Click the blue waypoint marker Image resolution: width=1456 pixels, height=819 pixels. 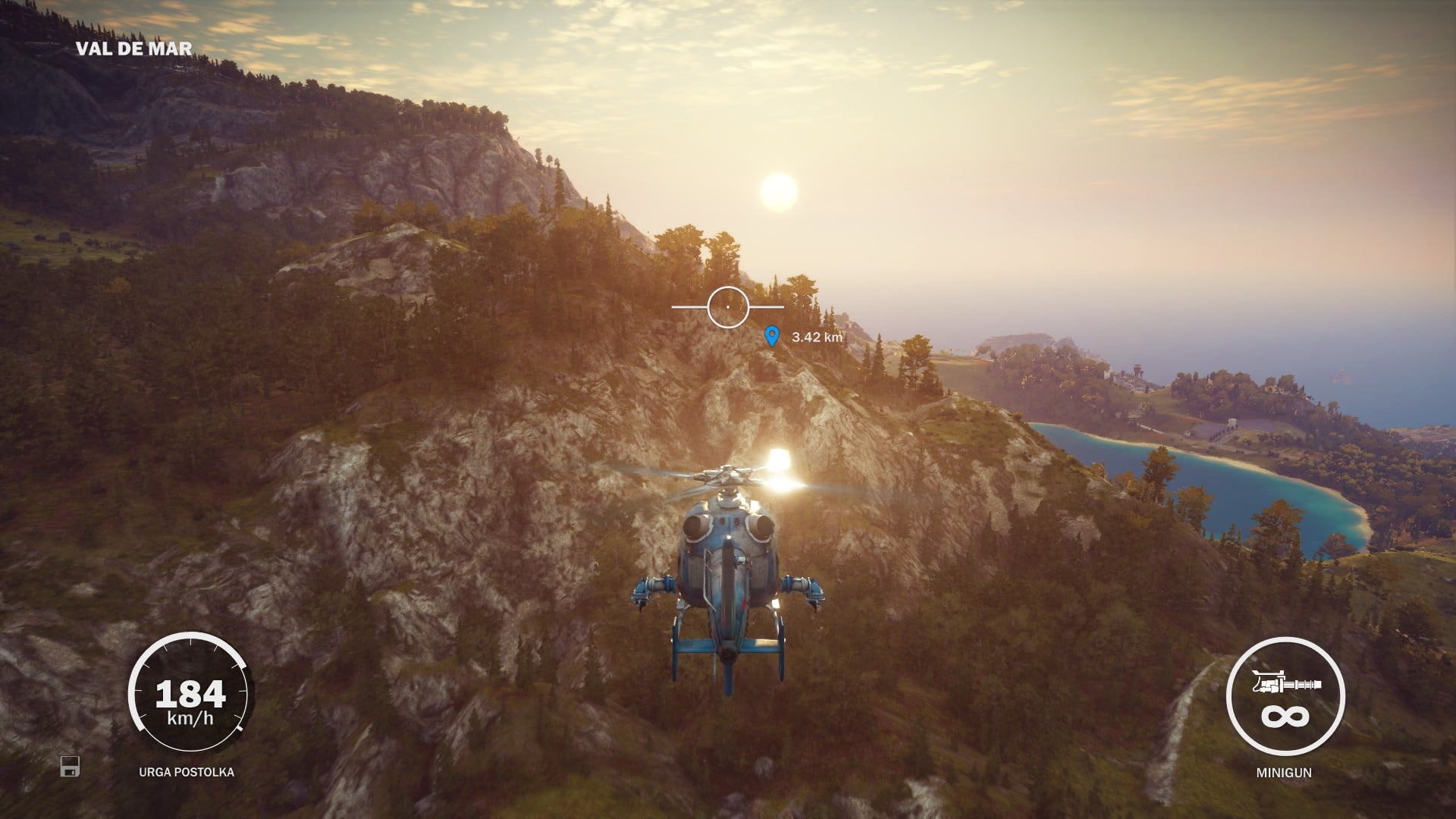tap(771, 336)
